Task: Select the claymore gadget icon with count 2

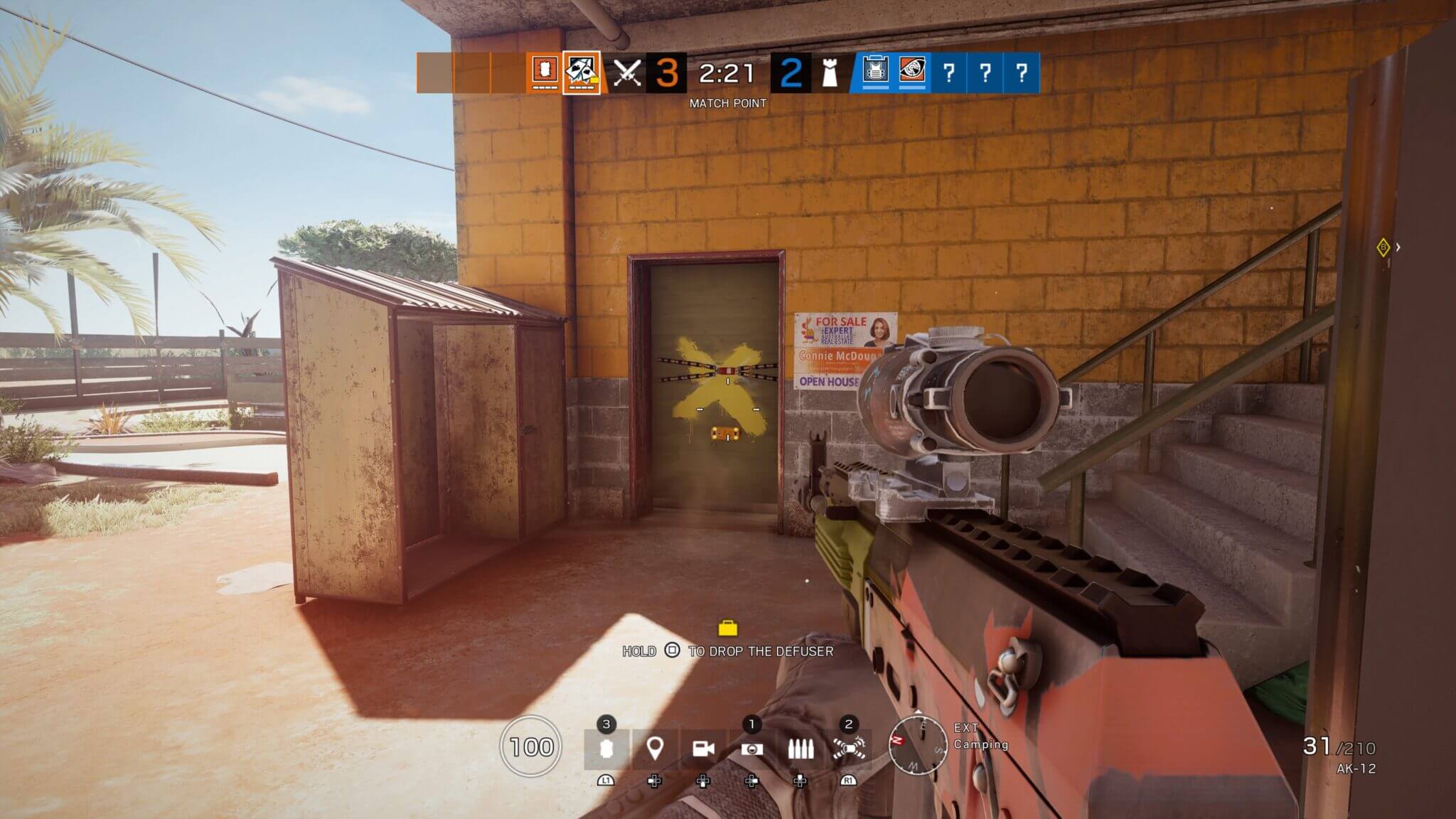Action: click(x=850, y=750)
